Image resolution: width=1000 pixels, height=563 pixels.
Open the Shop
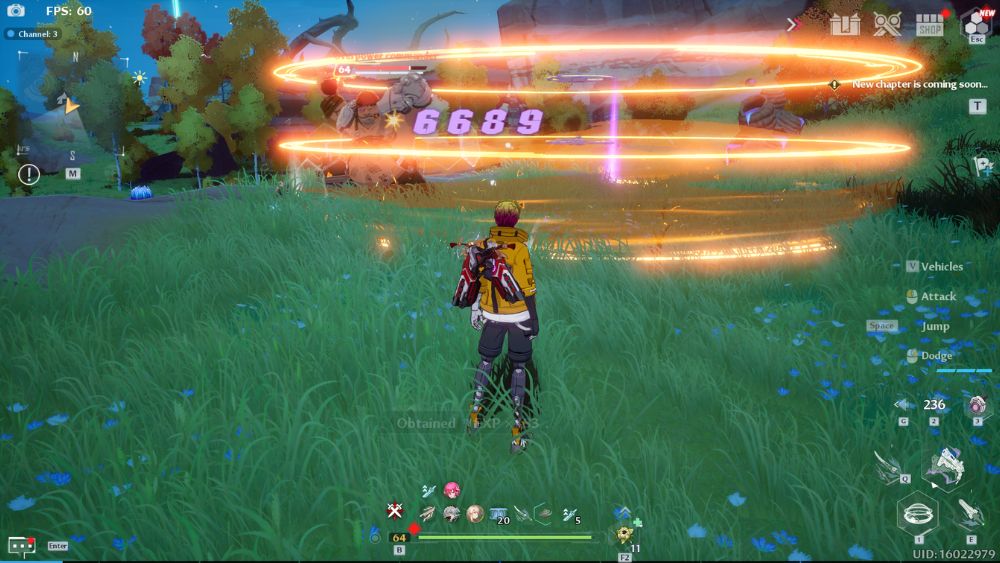(930, 24)
